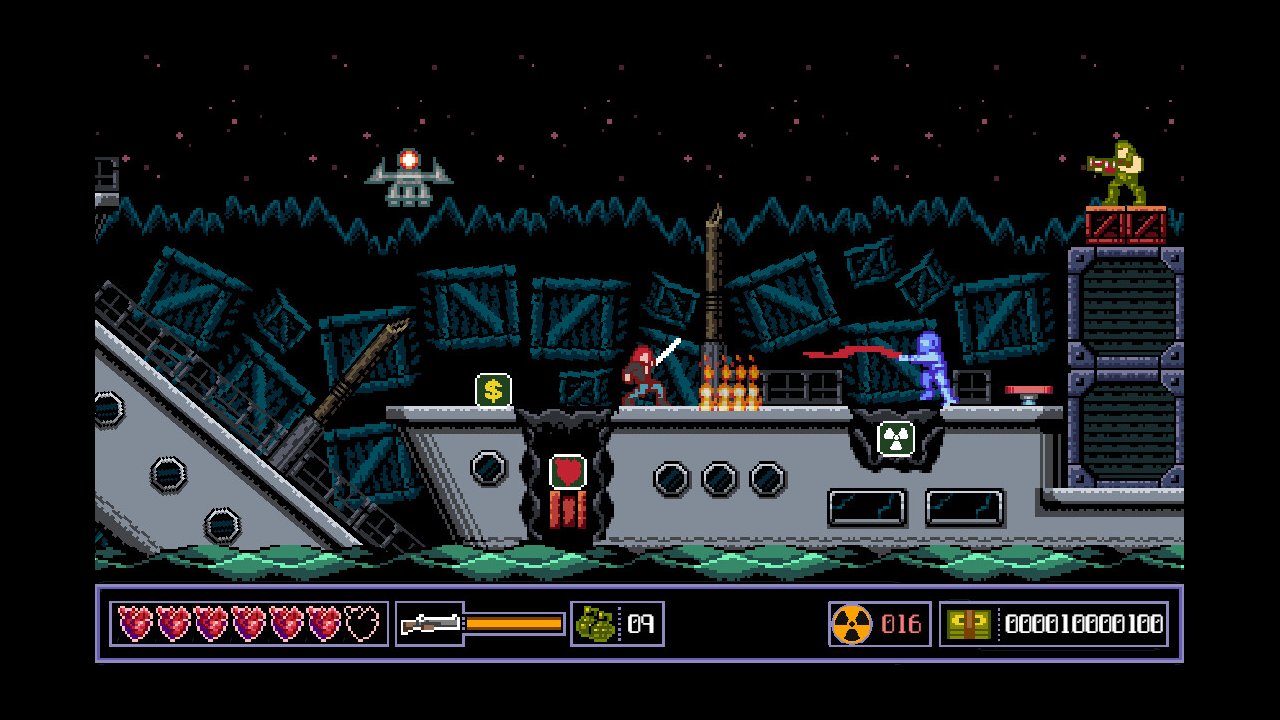Select the orange radiation symbol HUD icon
Viewport: 1280px width, 720px height.
coord(851,624)
